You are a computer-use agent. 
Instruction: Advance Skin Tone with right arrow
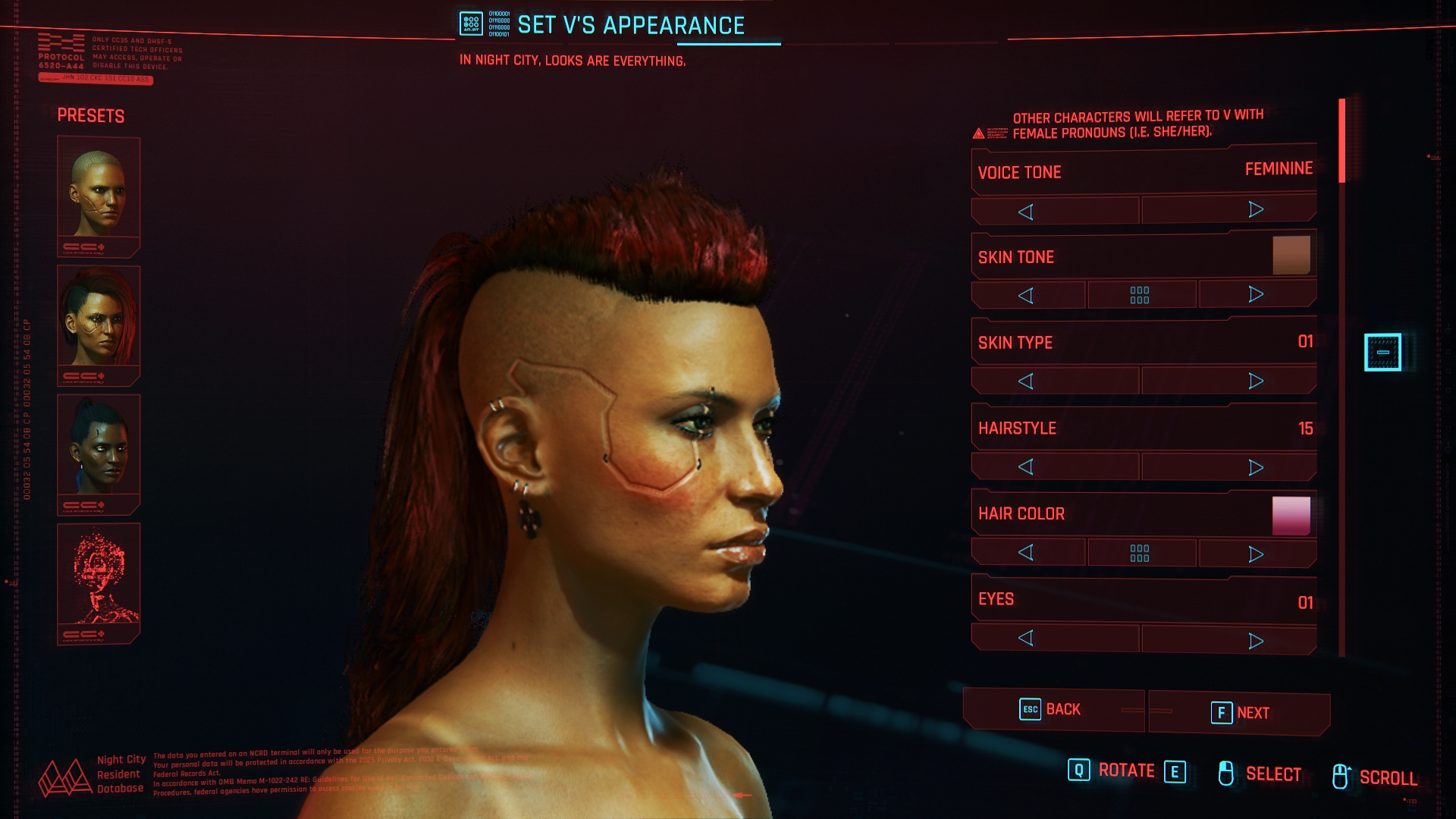tap(1256, 294)
